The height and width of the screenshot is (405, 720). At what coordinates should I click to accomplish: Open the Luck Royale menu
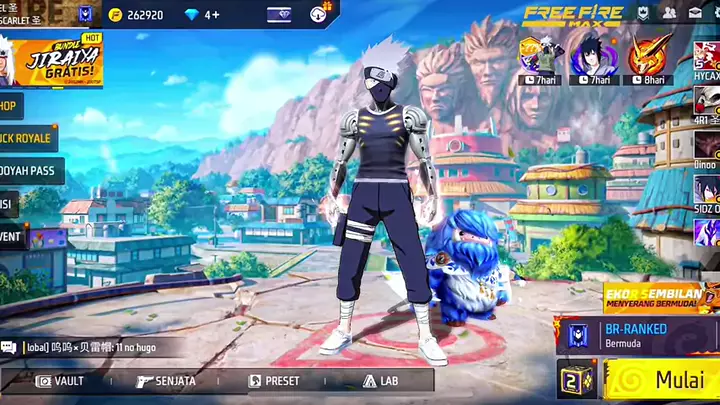tap(28, 138)
